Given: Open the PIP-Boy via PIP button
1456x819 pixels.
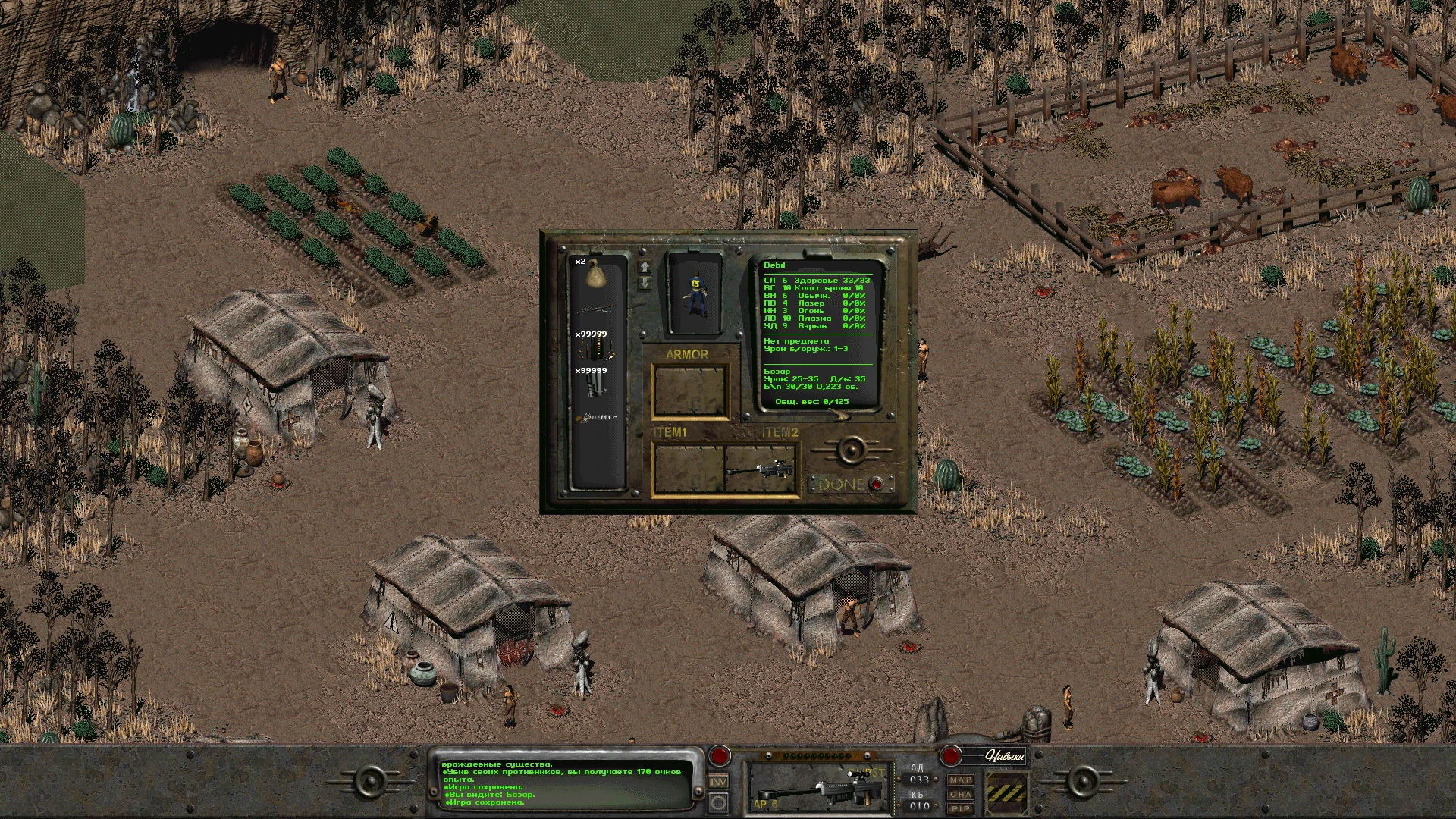Looking at the screenshot, I should coord(961,809).
